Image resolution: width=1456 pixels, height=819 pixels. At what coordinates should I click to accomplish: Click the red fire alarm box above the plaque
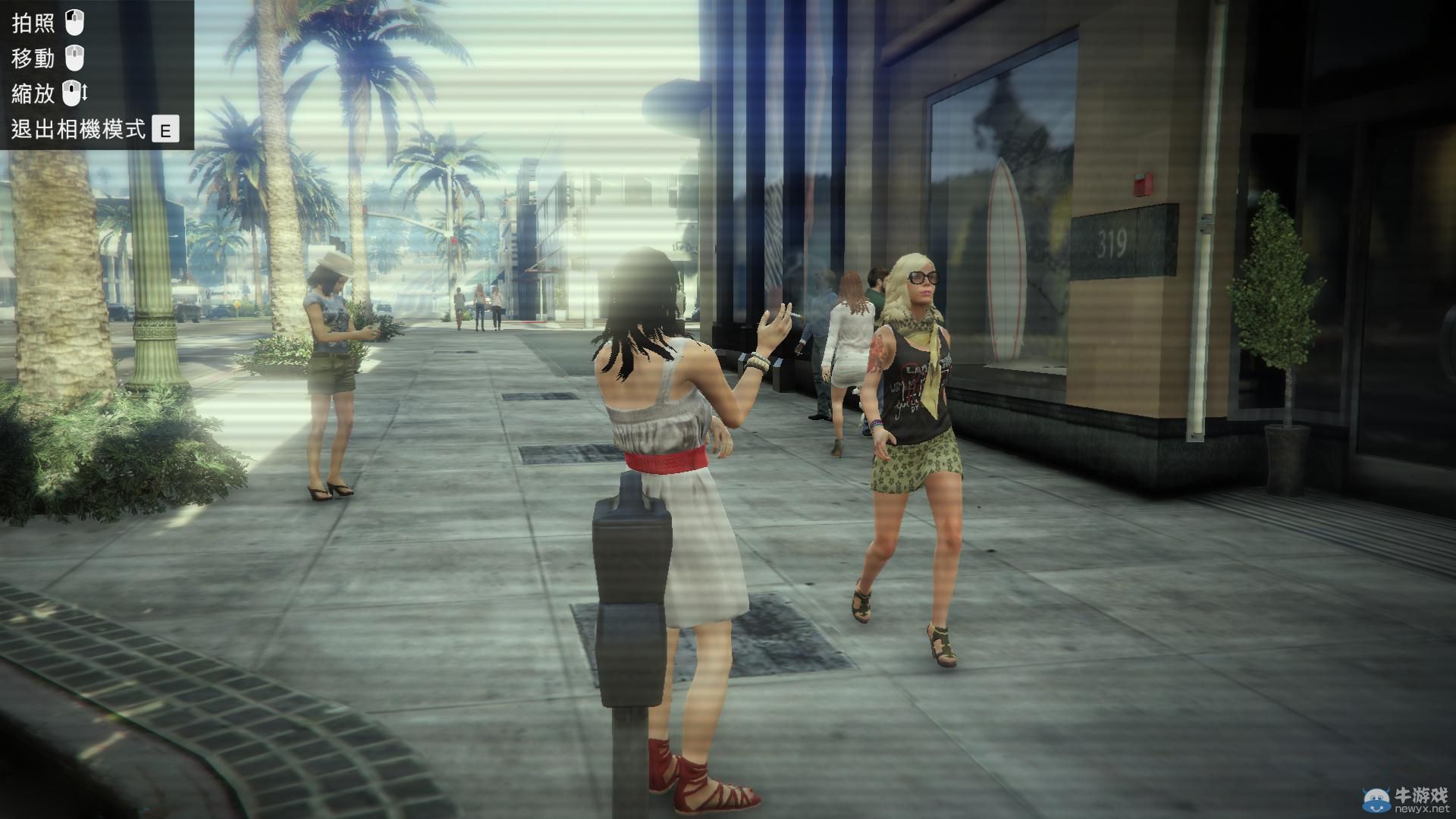(1141, 182)
